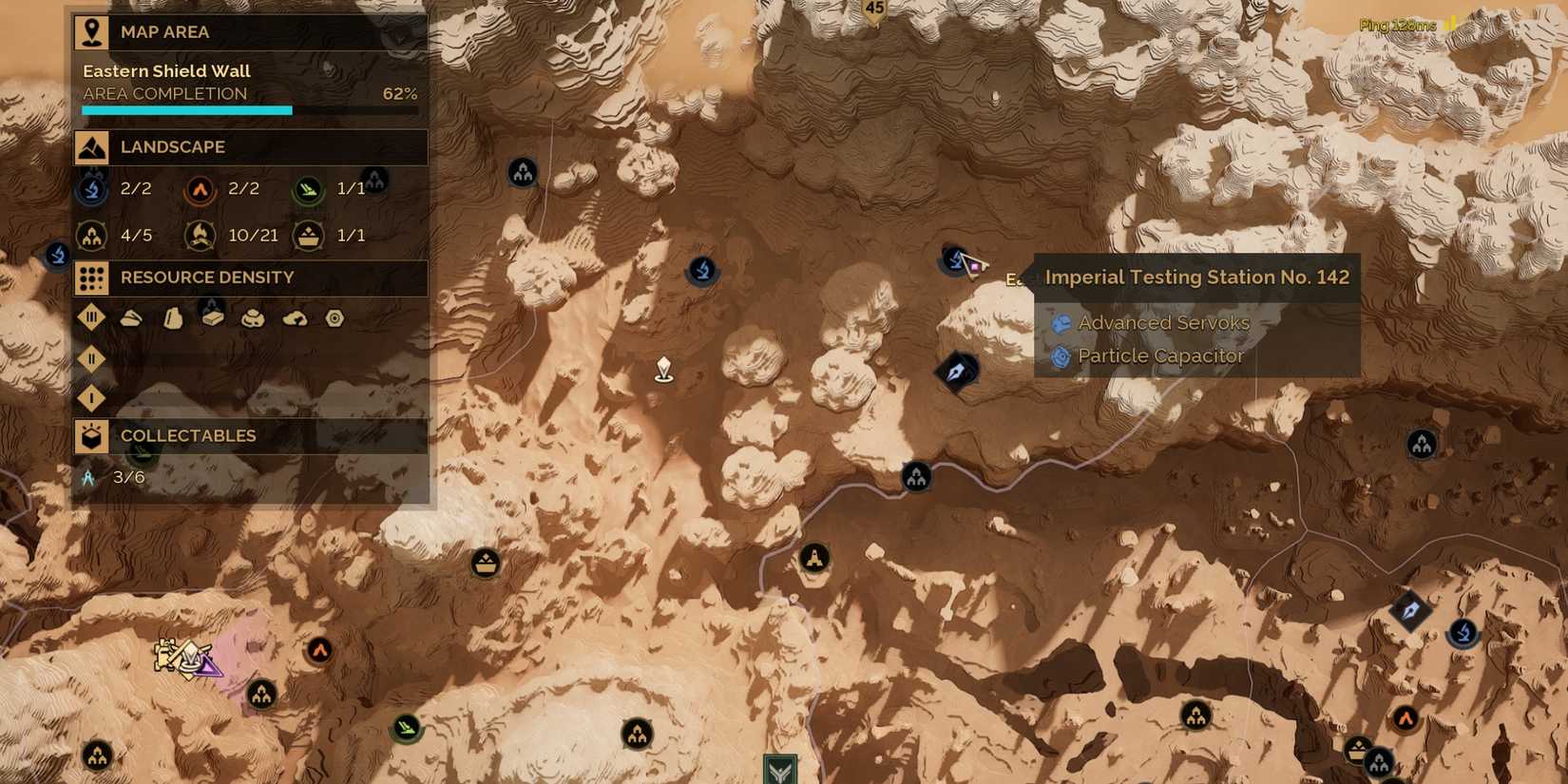
Task: Click the level 45 badge at top
Action: click(875, 8)
